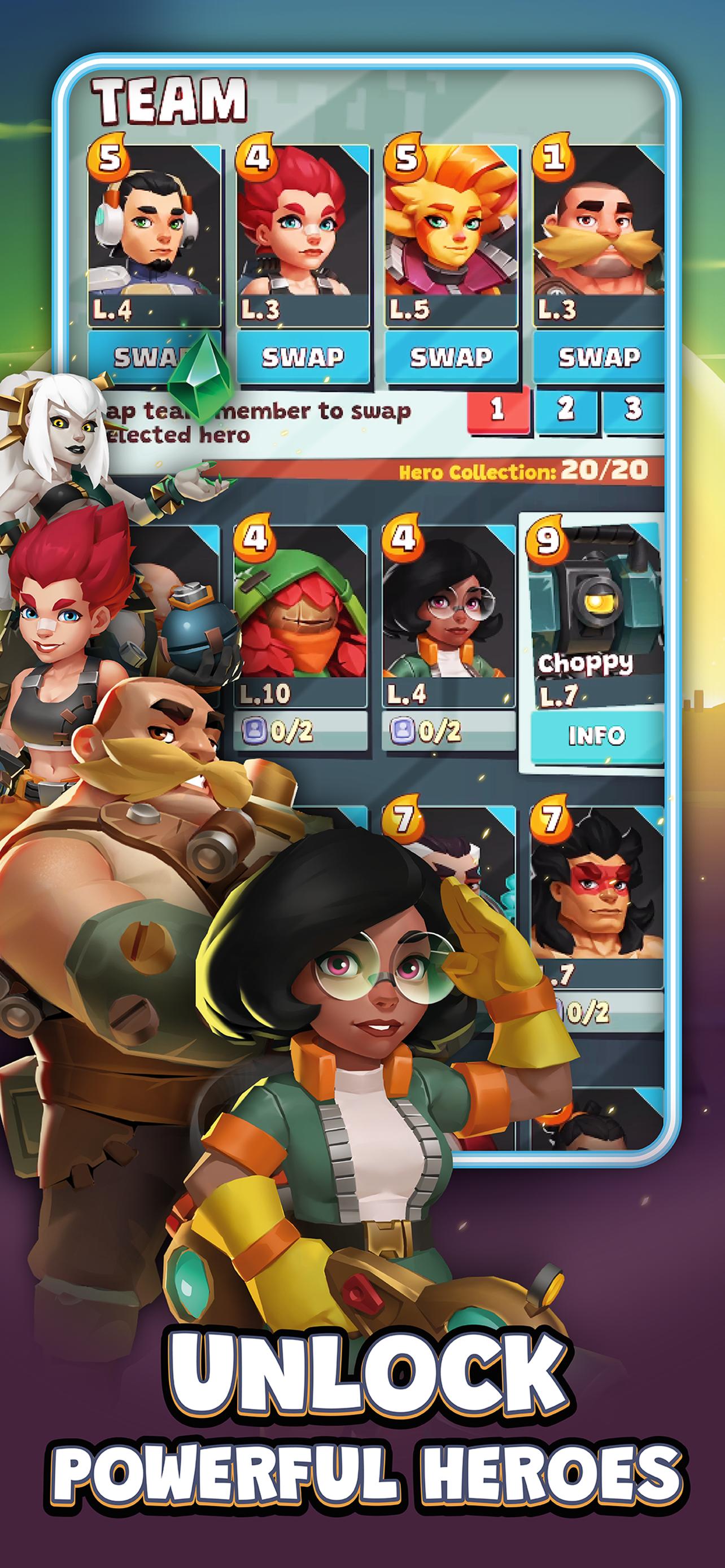This screenshot has height=1568, width=725.
Task: Switch to team preset 2
Action: 566,409
